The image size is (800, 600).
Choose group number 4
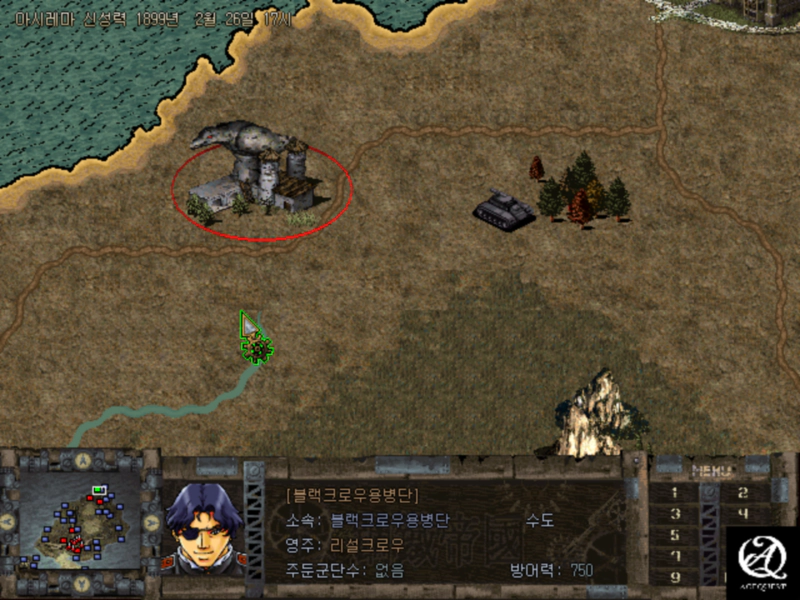click(742, 514)
